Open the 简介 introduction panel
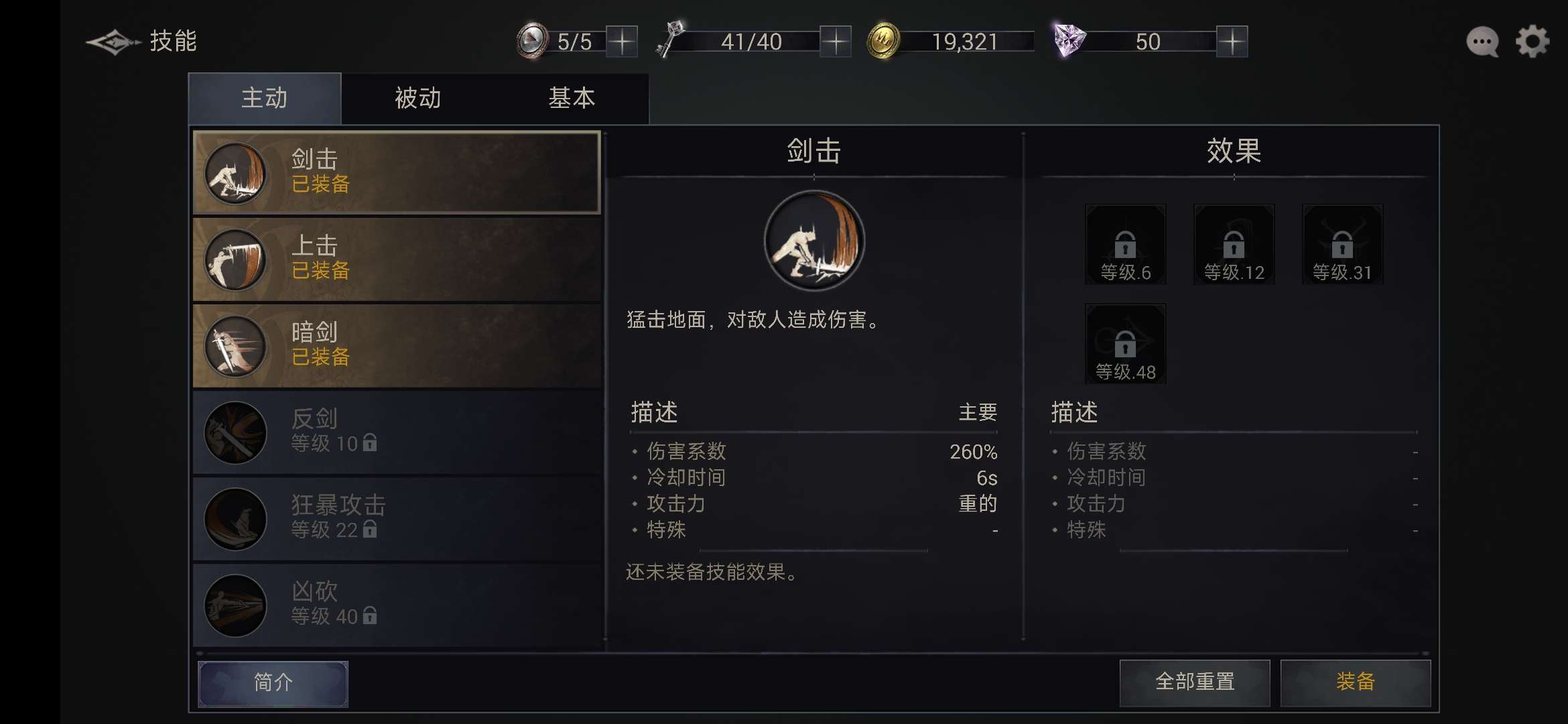The height and width of the screenshot is (724, 1568). (x=273, y=682)
